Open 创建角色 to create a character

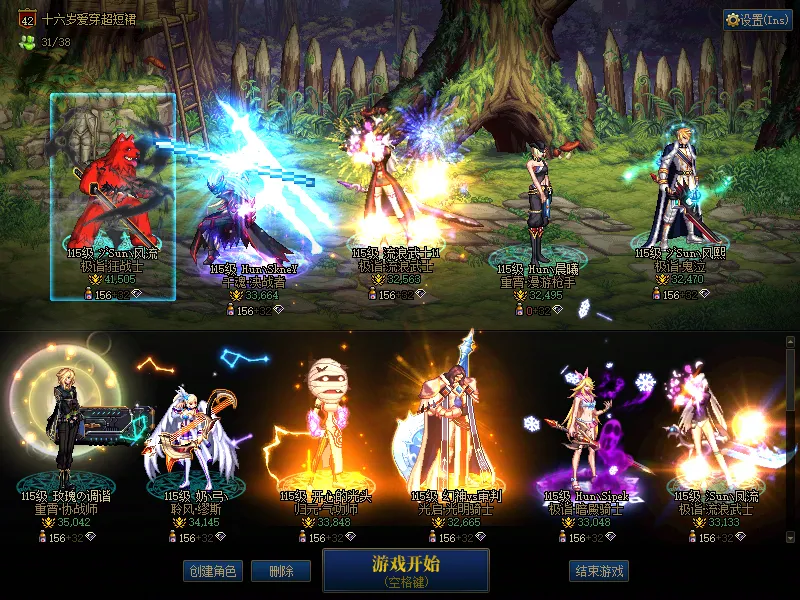[x=212, y=571]
